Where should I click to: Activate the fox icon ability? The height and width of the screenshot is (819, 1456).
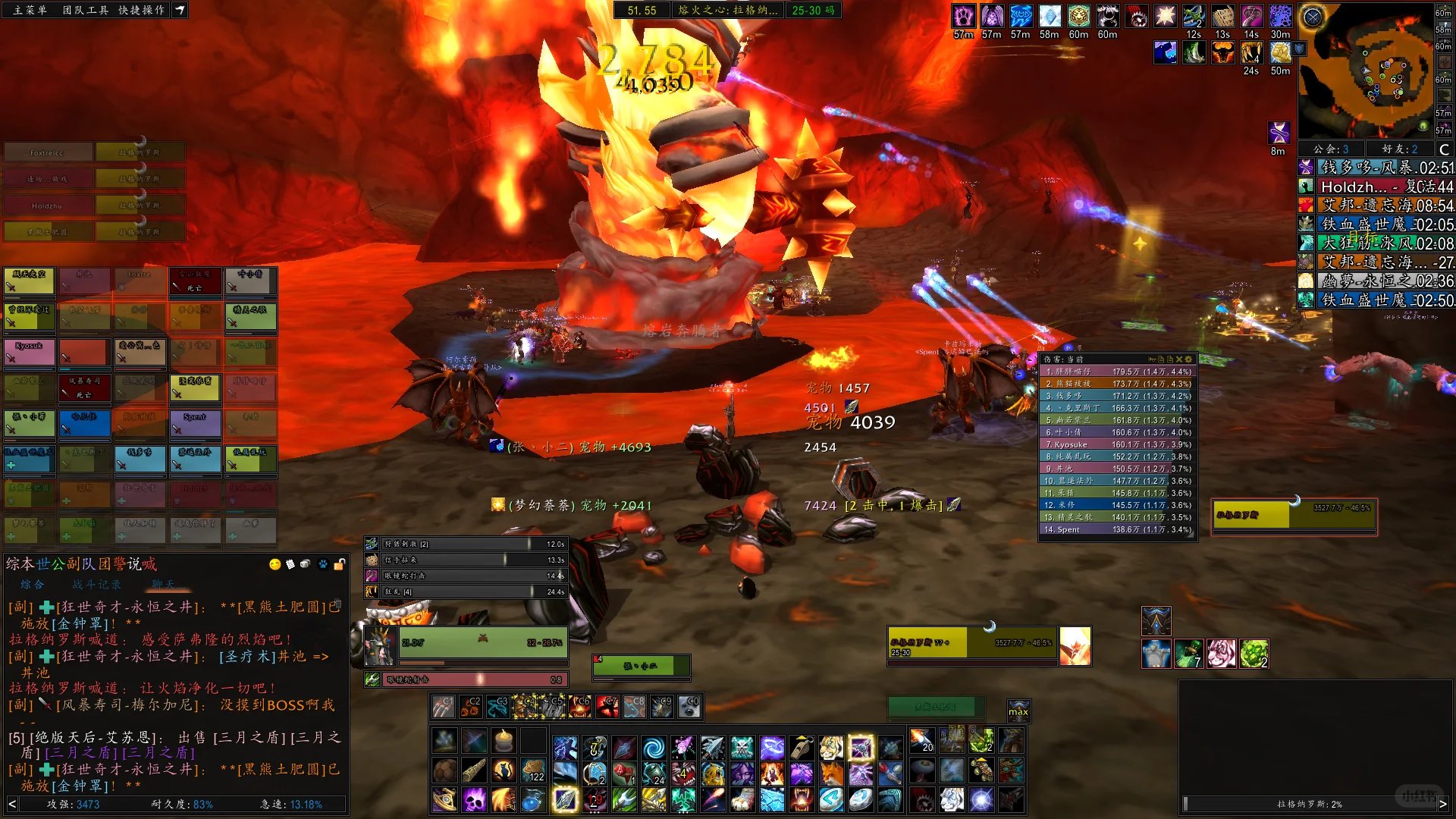pyautogui.click(x=831, y=774)
